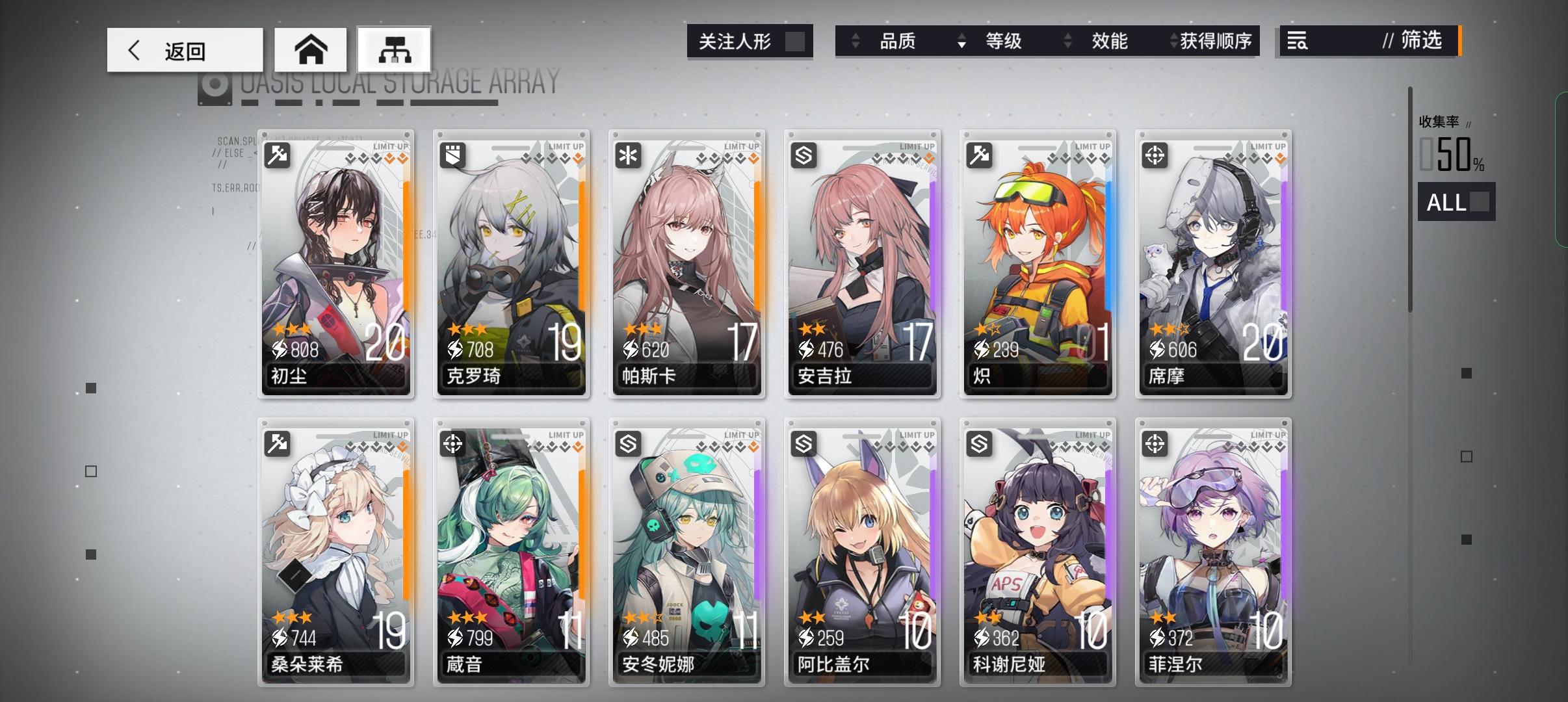This screenshot has width=1568, height=702.
Task: Click the home icon in the top bar
Action: click(311, 49)
